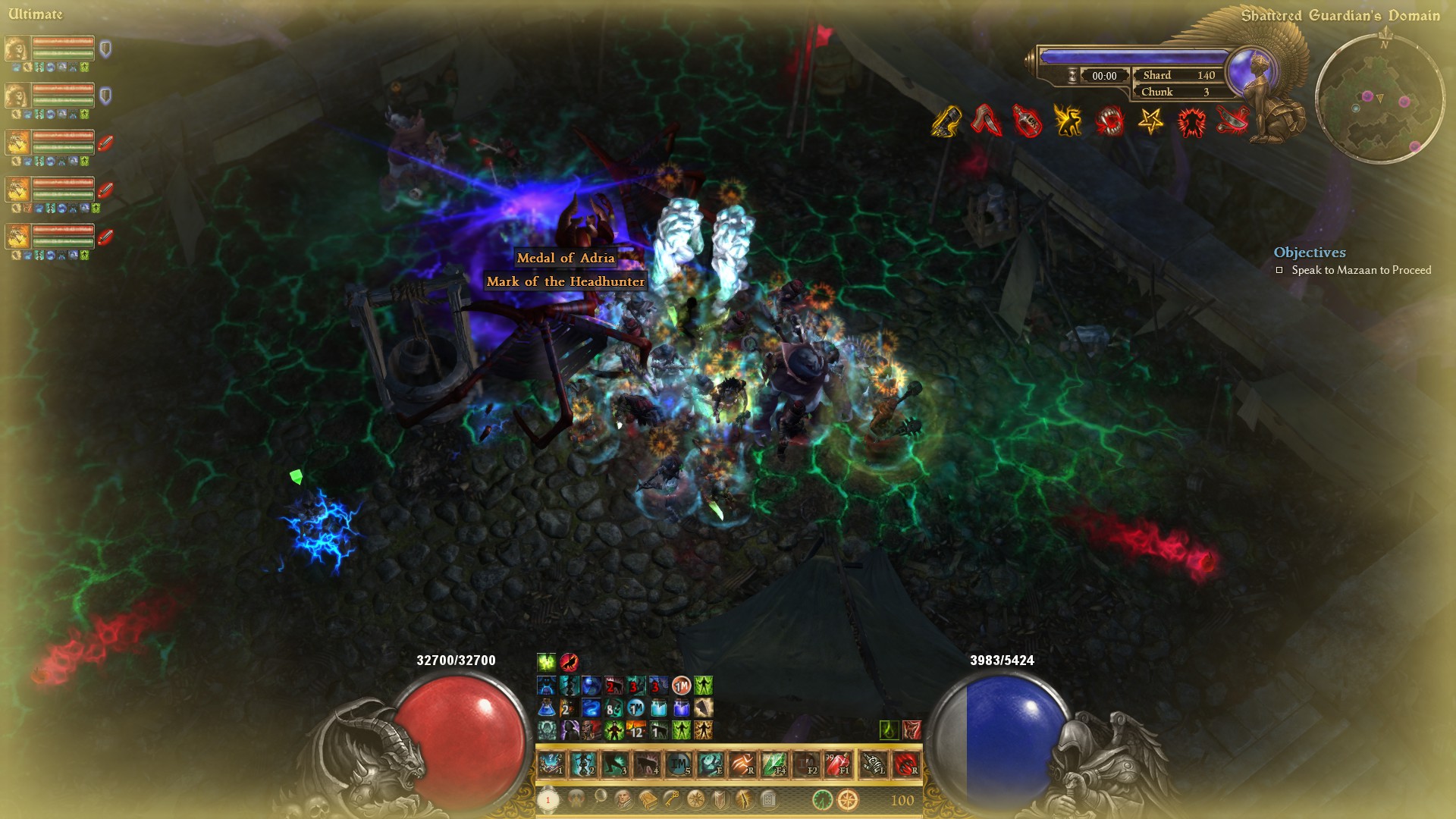The image size is (1456, 819).
Task: Open the magnifying glass button
Action: point(600,798)
